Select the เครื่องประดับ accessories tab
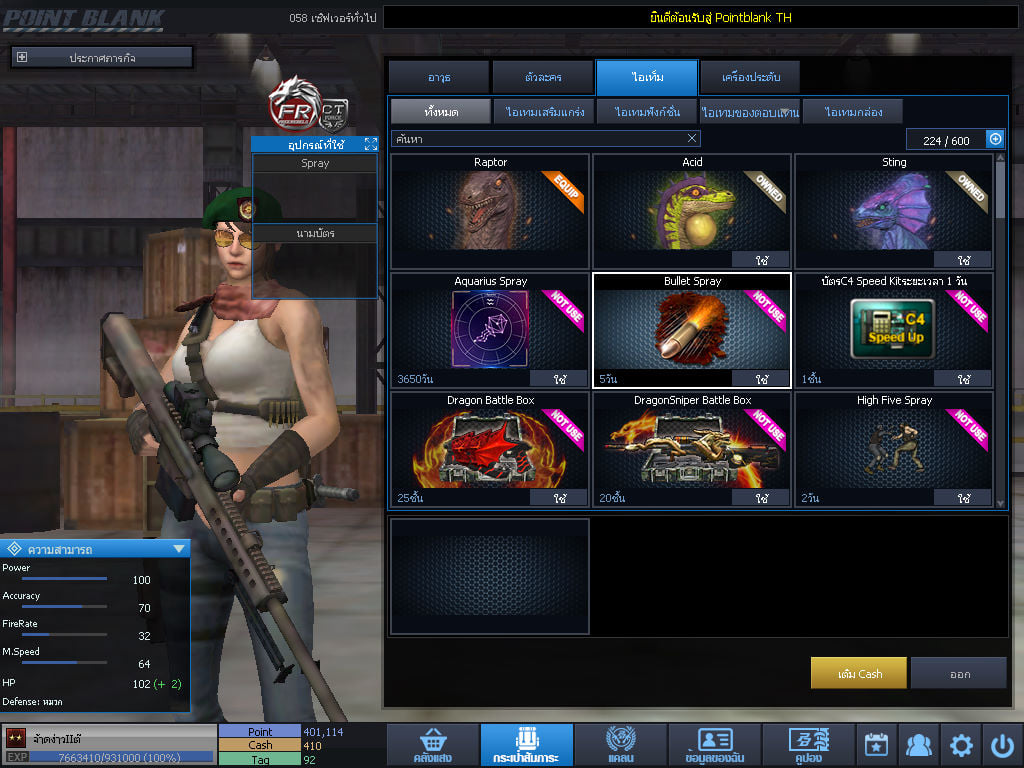This screenshot has width=1024, height=768. [x=749, y=77]
